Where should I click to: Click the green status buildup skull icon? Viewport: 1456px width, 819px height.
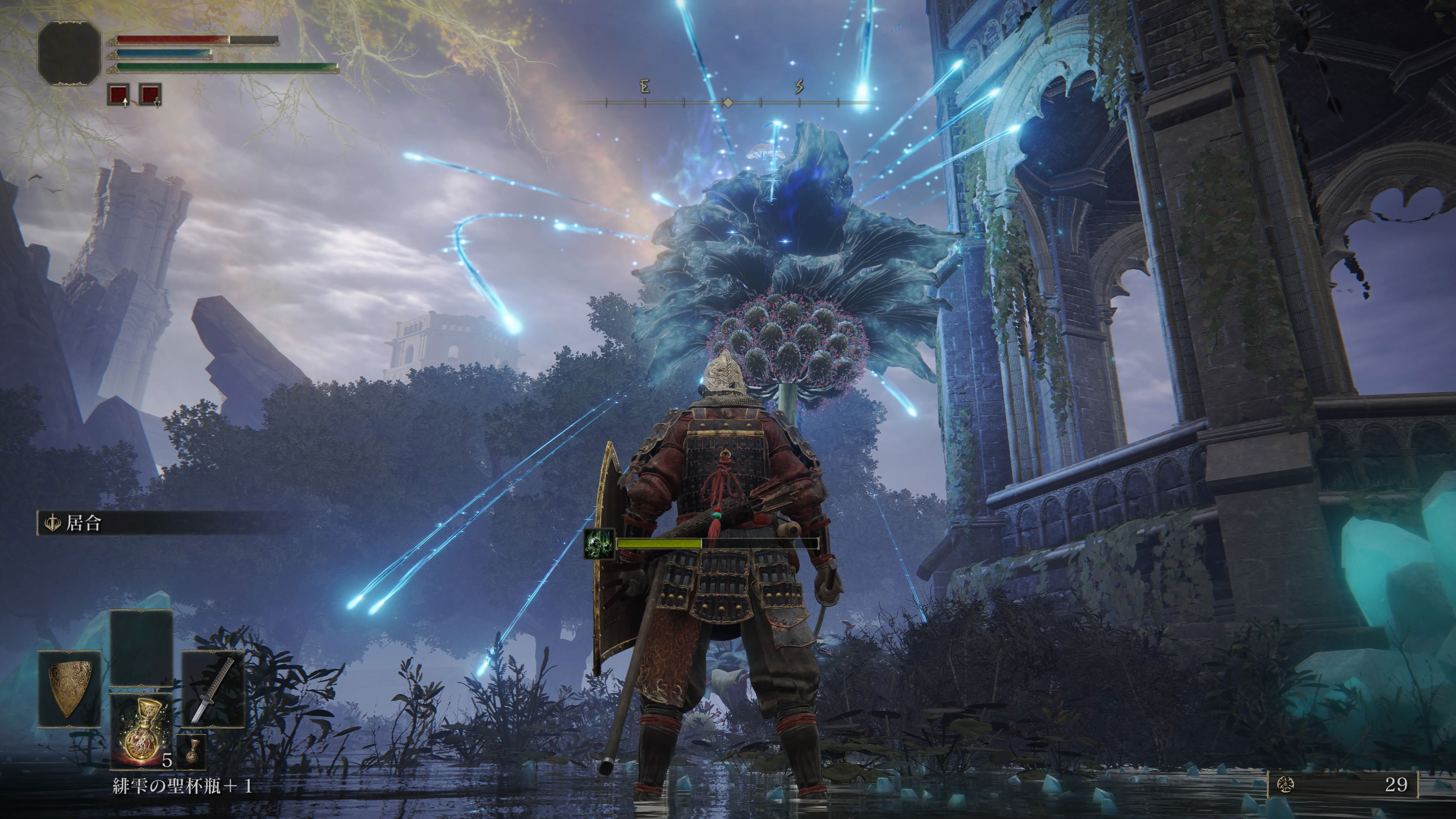point(599,544)
